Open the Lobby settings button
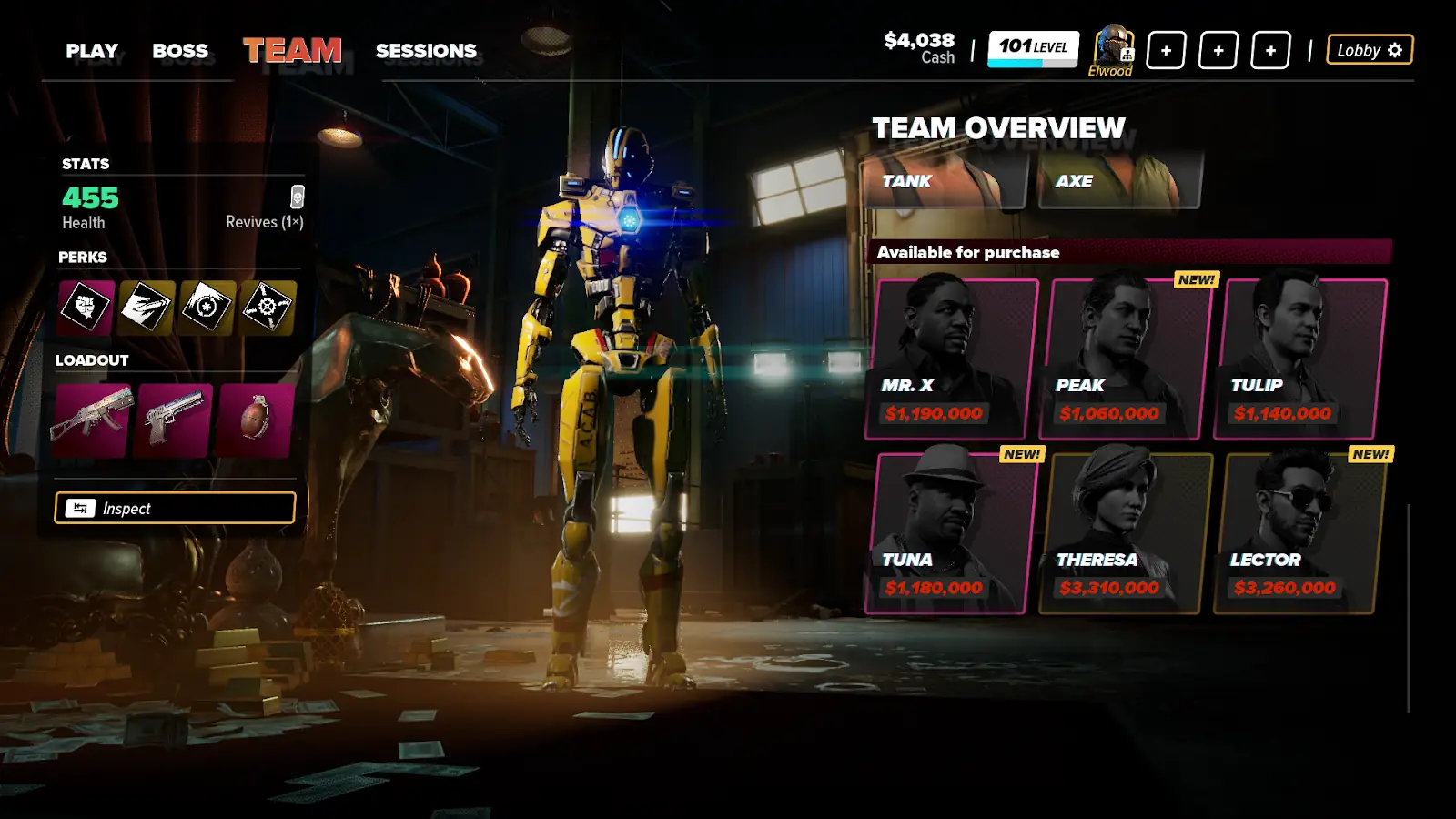The image size is (1456, 819). tap(1370, 50)
